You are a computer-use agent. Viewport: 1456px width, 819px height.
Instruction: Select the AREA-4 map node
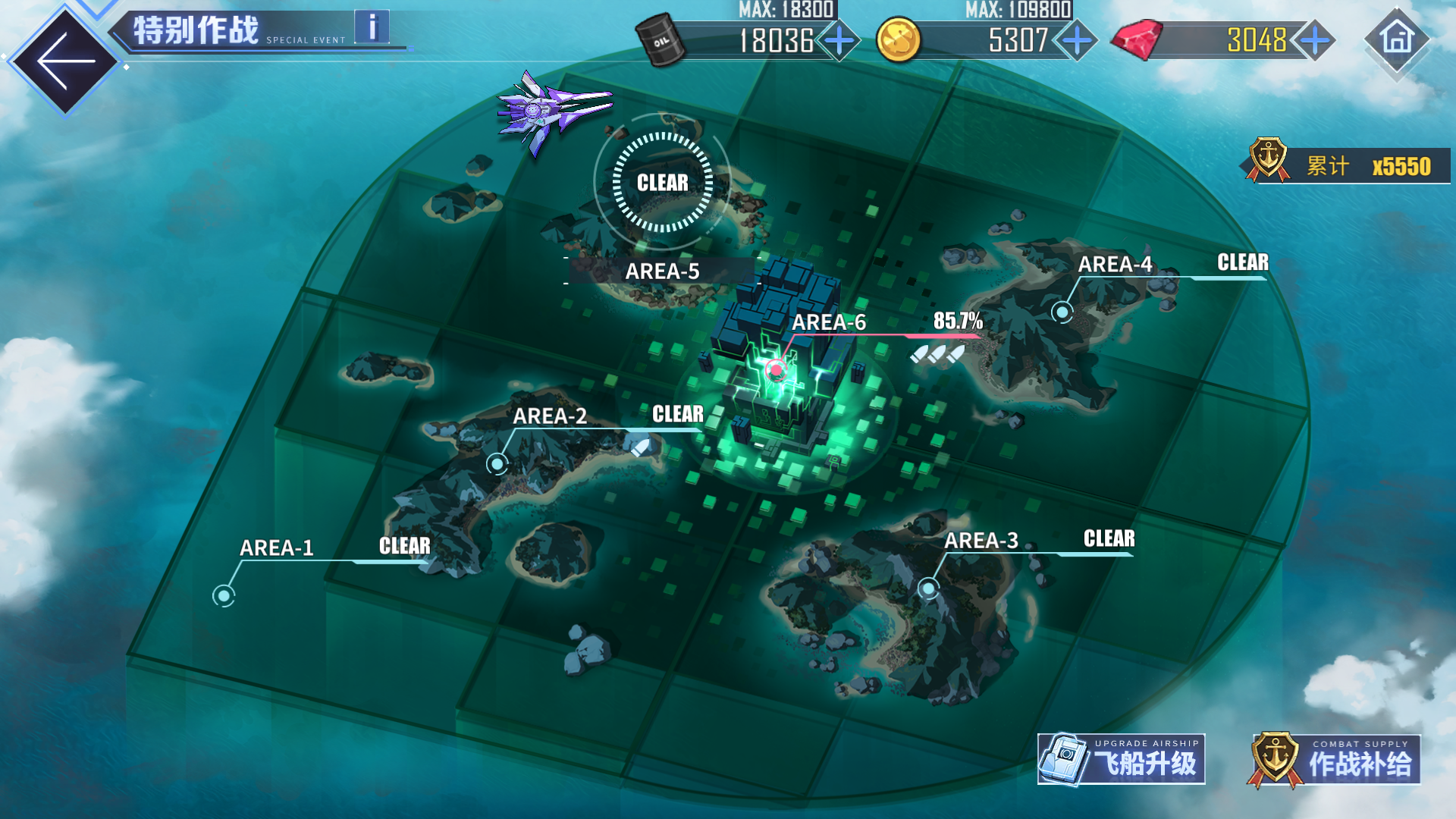tap(1062, 311)
